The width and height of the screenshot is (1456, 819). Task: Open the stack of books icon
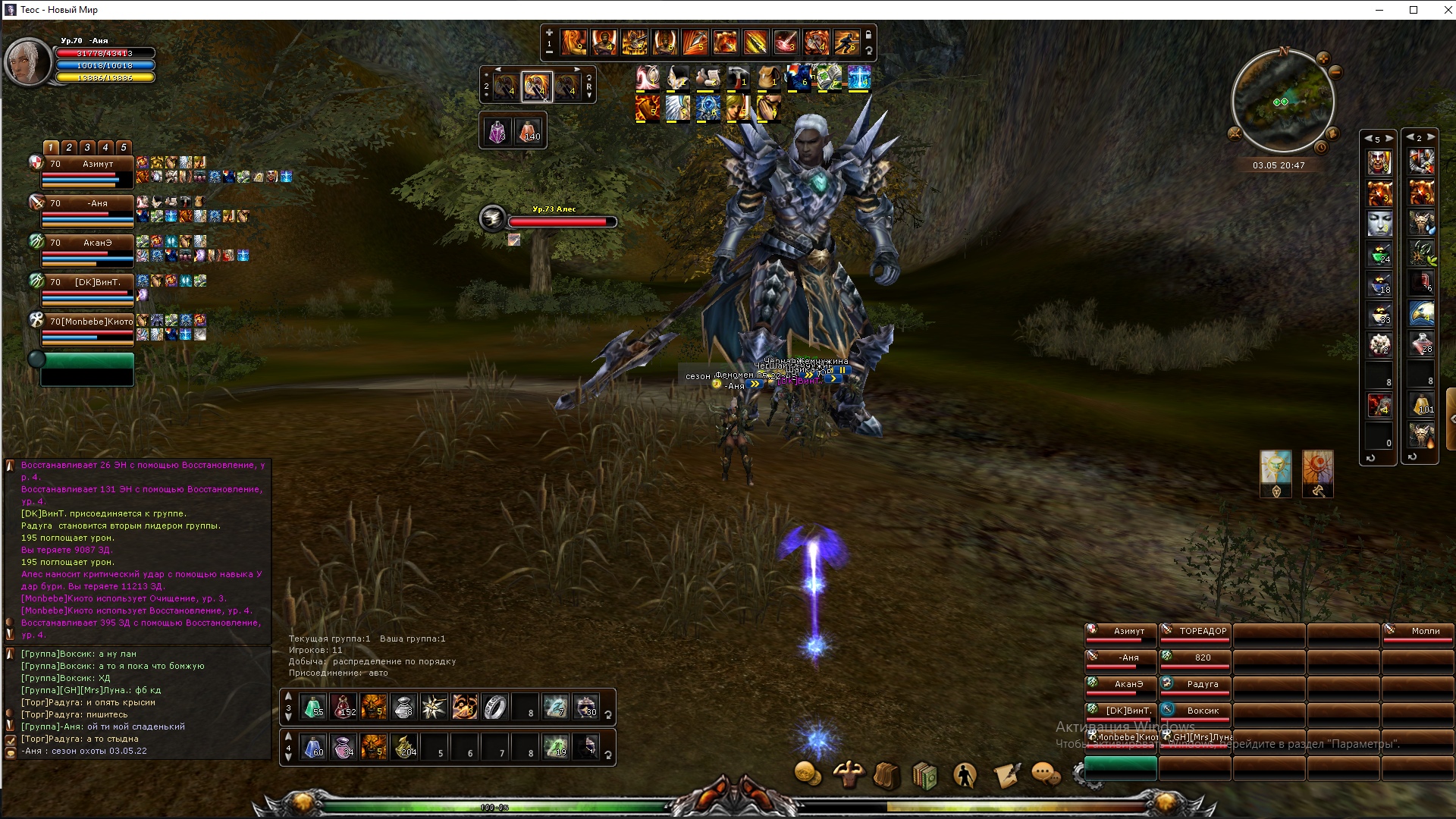pyautogui.click(x=925, y=776)
